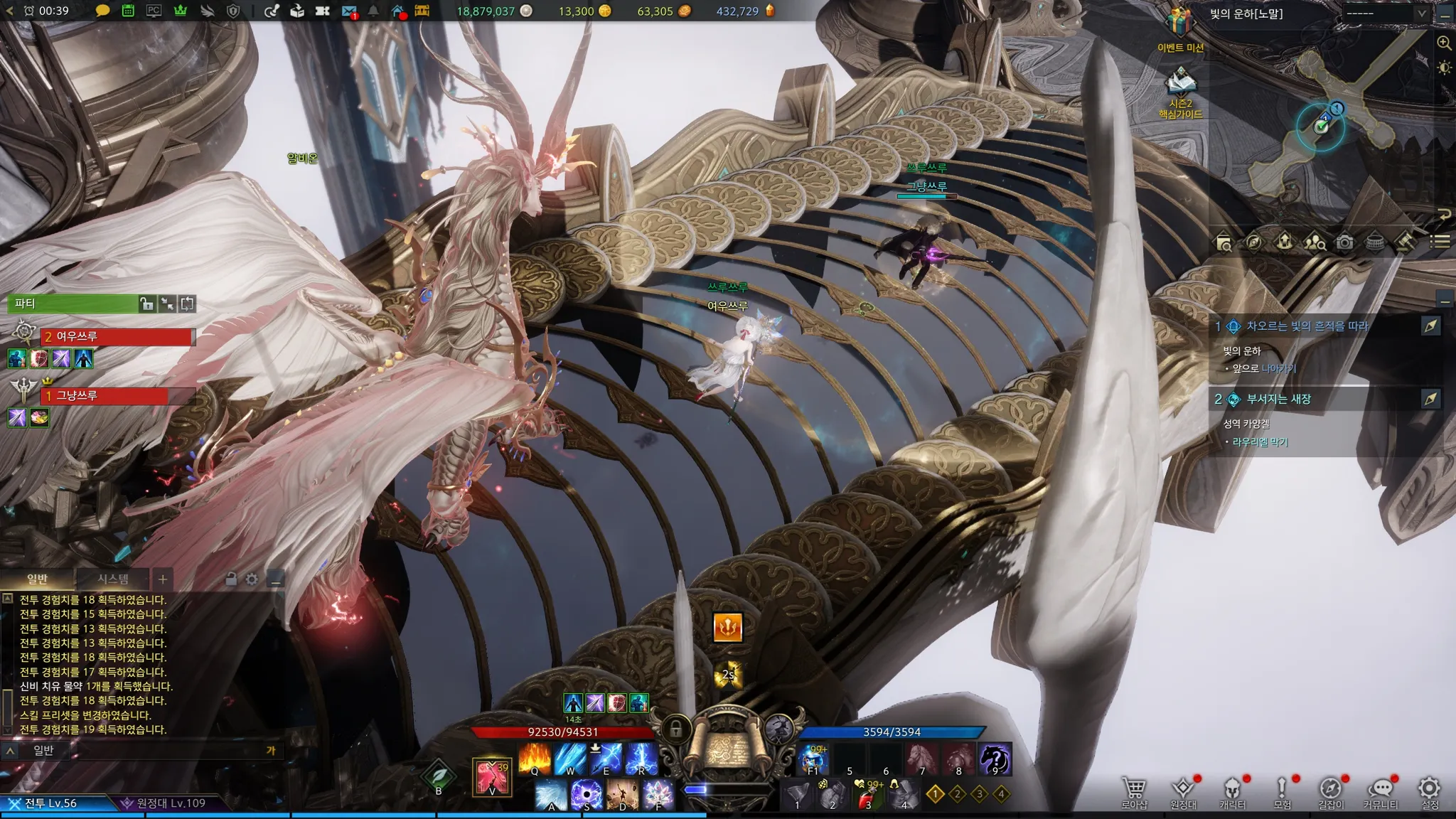1456x819 pixels.
Task: Select the 일반 chat tab
Action: point(37,579)
